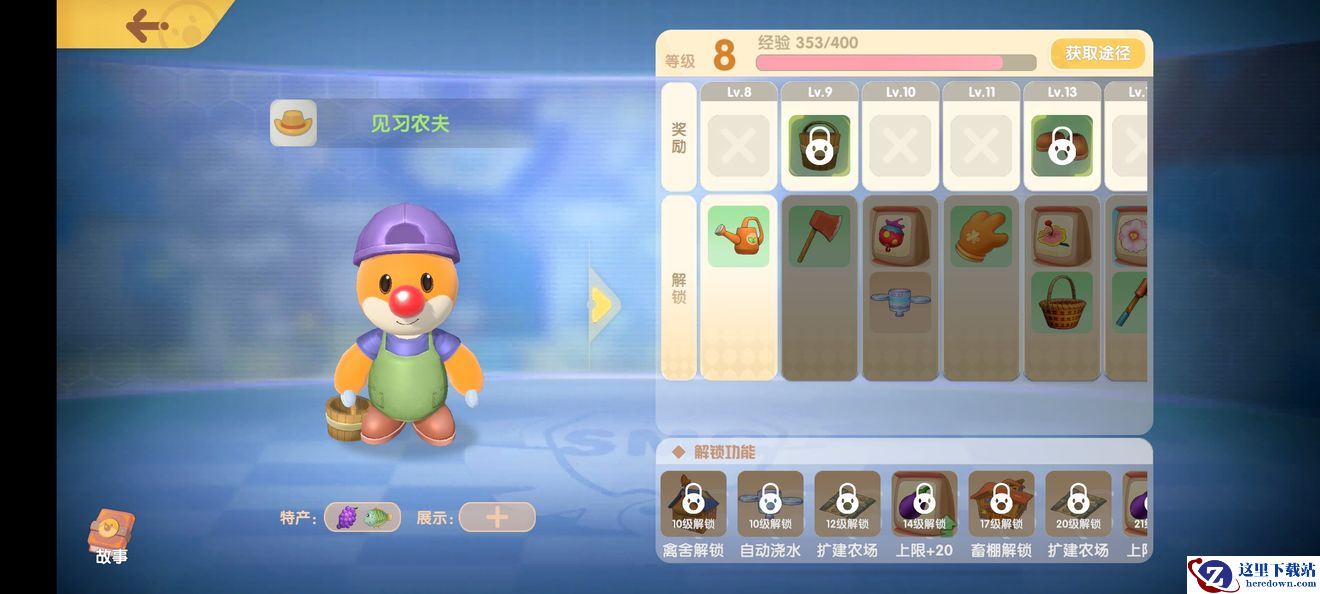Open the 特产 grape and fish specialties
Viewport: 1320px width, 594px height.
[x=362, y=517]
